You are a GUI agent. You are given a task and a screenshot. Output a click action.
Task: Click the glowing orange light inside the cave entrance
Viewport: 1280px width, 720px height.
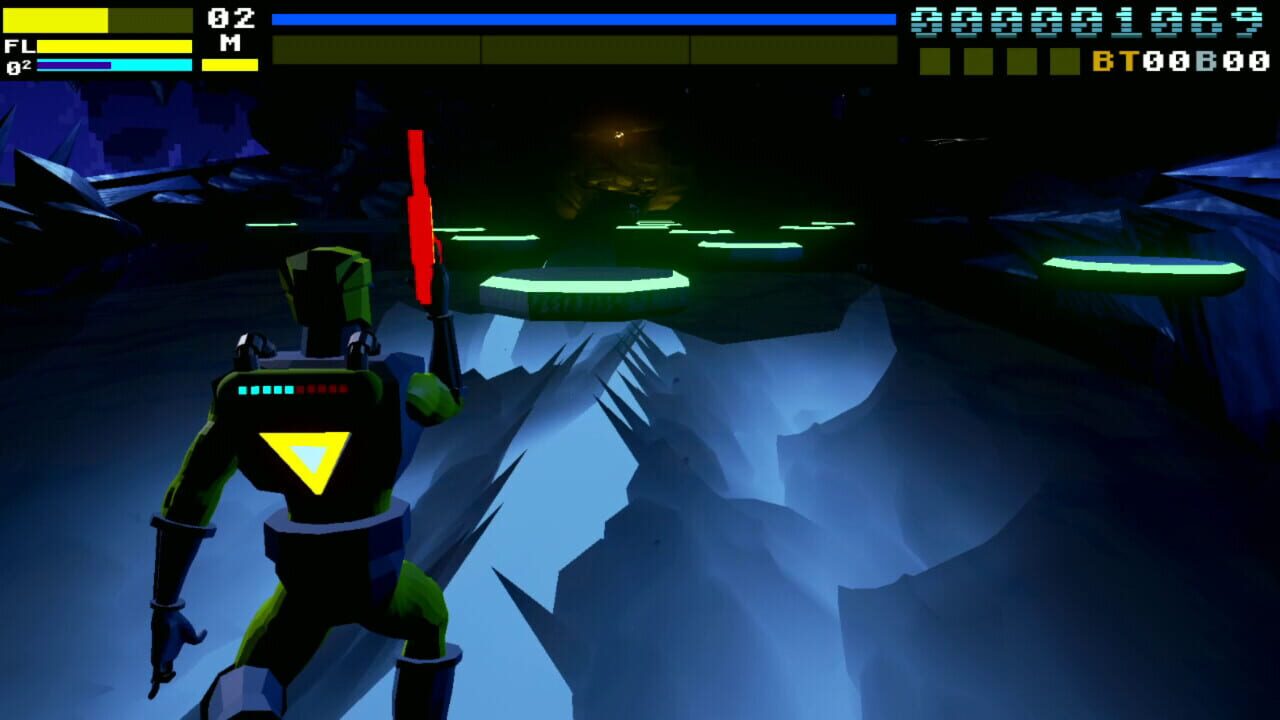pos(618,135)
